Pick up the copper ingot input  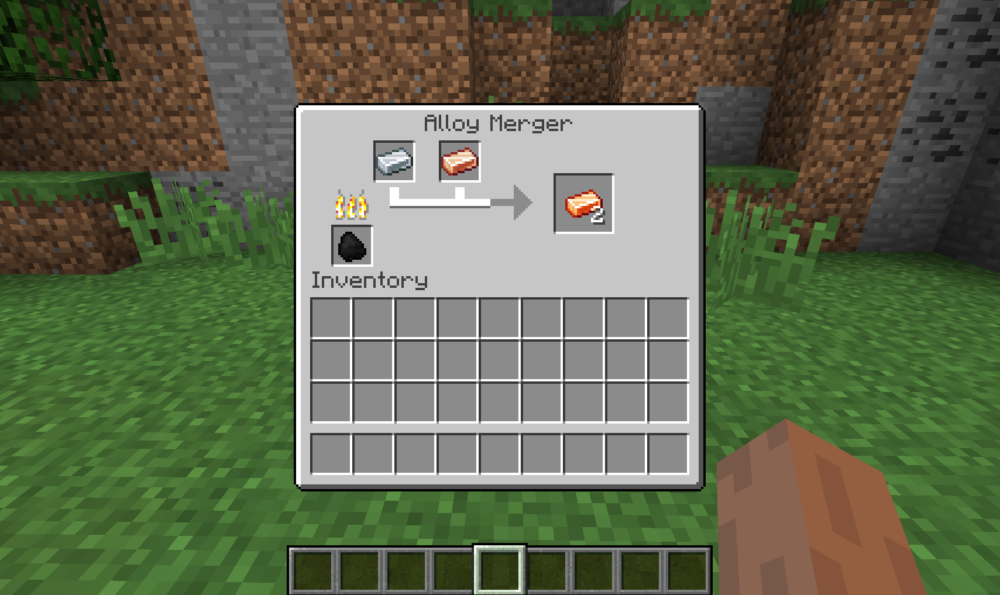[x=460, y=161]
